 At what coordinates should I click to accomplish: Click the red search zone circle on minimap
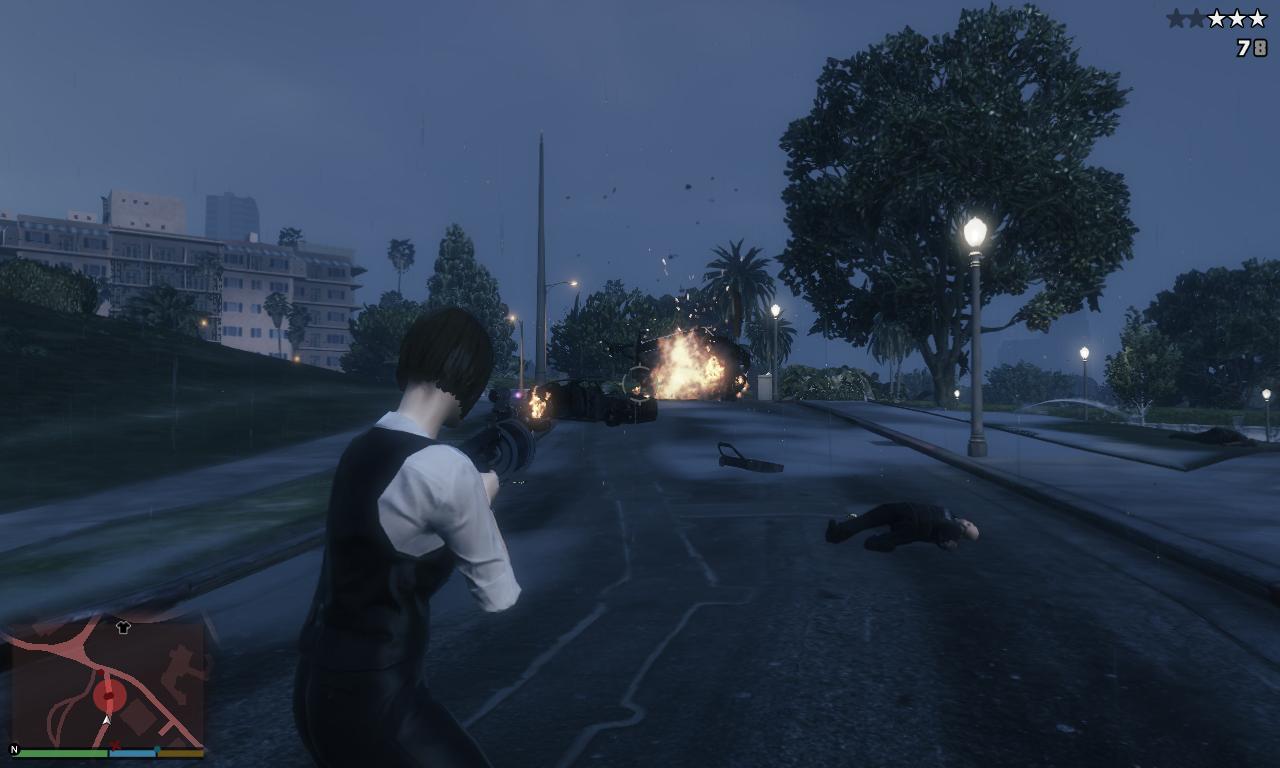click(x=109, y=695)
